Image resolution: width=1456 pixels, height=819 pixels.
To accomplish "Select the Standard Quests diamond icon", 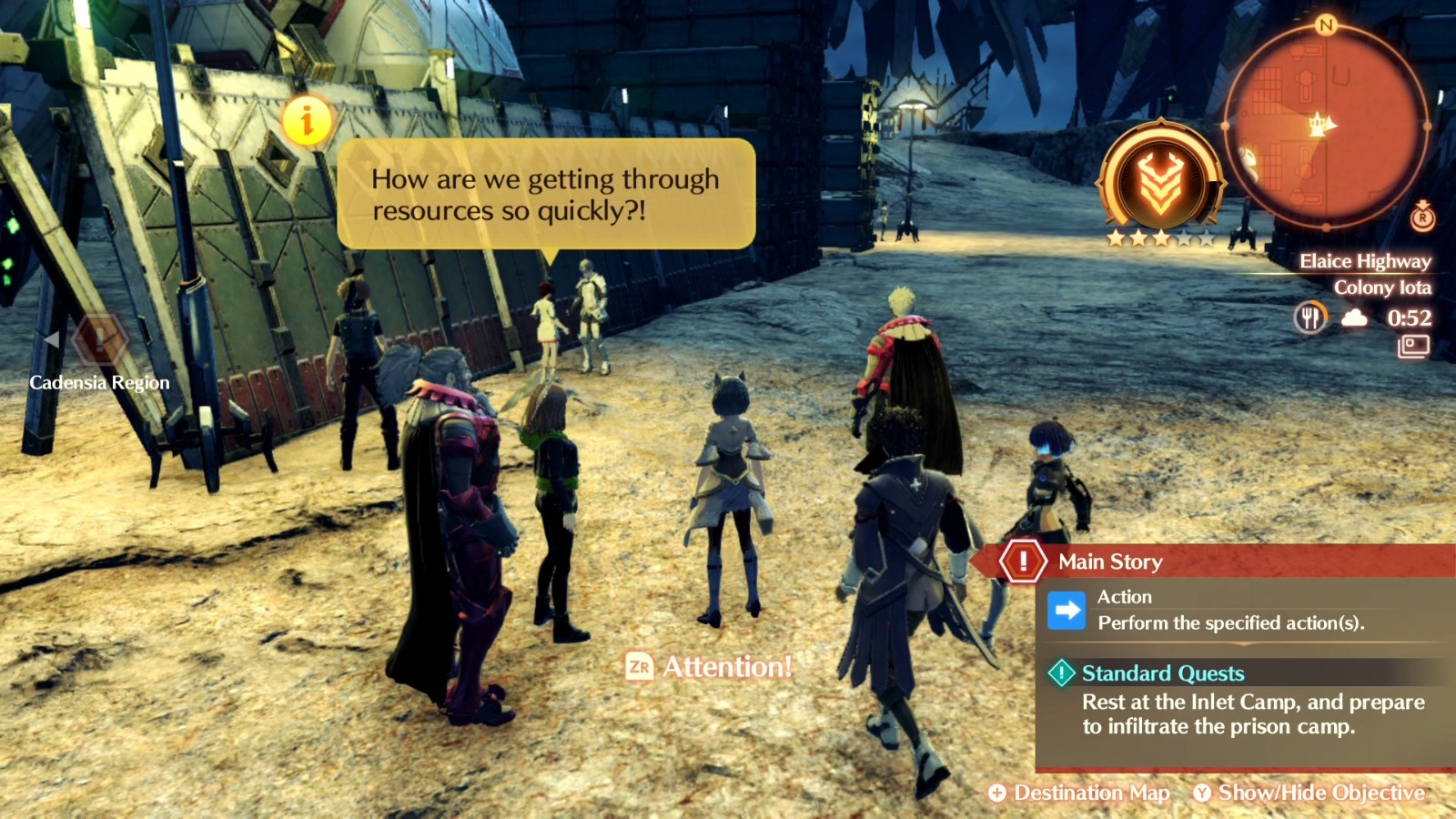I will (x=1063, y=673).
